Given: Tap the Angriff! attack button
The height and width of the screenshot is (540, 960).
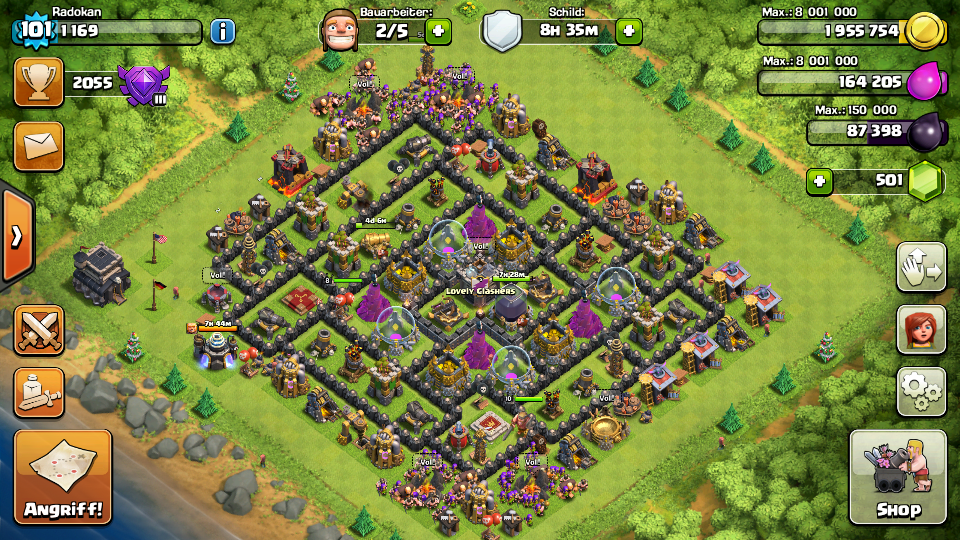Looking at the screenshot, I should 63,477.
